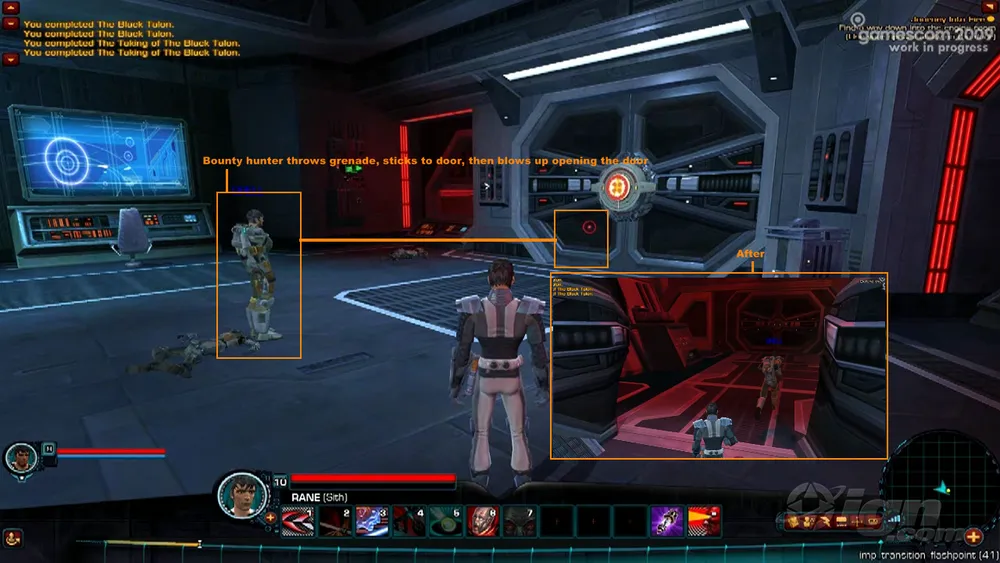The height and width of the screenshot is (563, 1000).
Task: Click Rane's character portrait
Action: tap(241, 493)
